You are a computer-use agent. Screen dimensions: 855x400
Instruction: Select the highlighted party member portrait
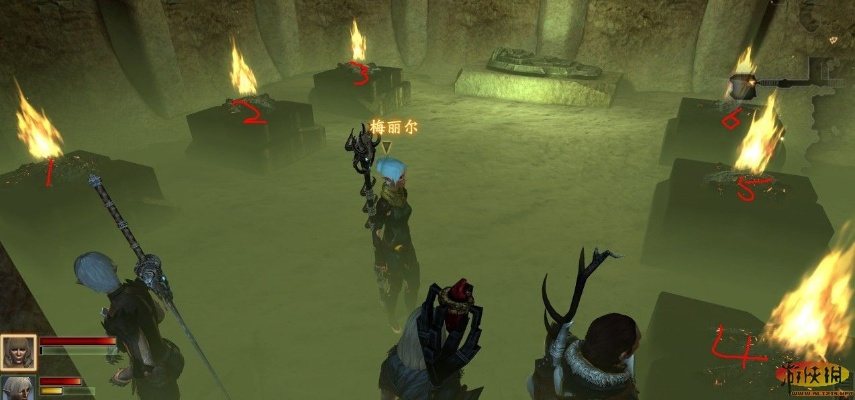click(x=18, y=352)
